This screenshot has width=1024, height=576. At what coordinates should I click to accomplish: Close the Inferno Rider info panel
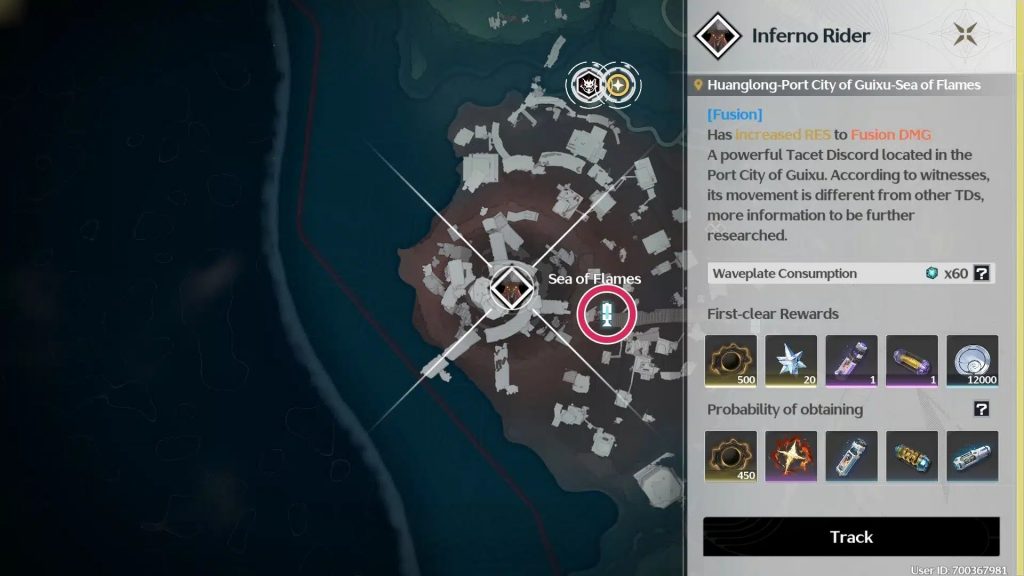[966, 35]
